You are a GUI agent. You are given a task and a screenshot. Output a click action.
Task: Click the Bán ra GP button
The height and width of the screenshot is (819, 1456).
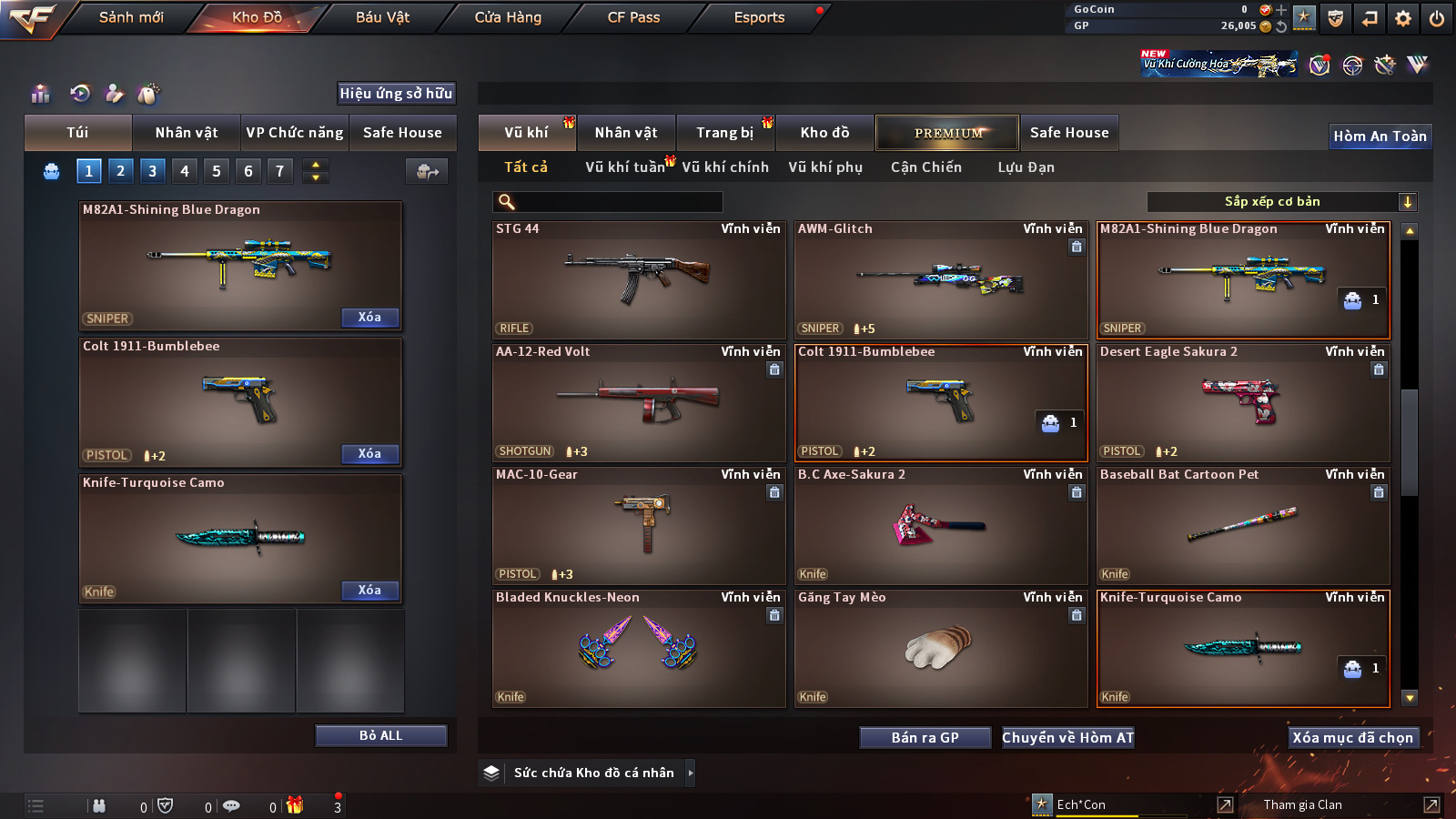click(x=925, y=737)
